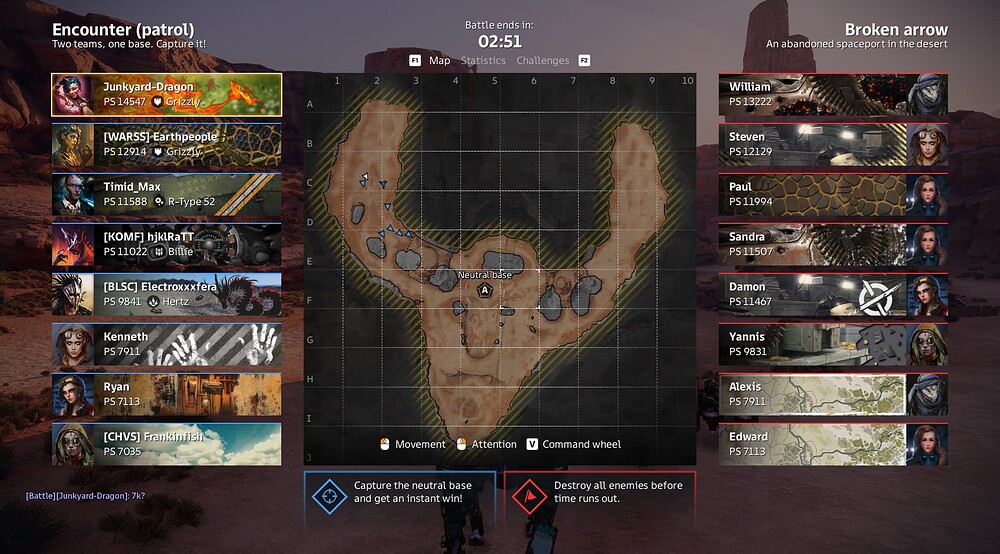Select enemy Edward's player row
The width and height of the screenshot is (1000, 554).
[833, 444]
